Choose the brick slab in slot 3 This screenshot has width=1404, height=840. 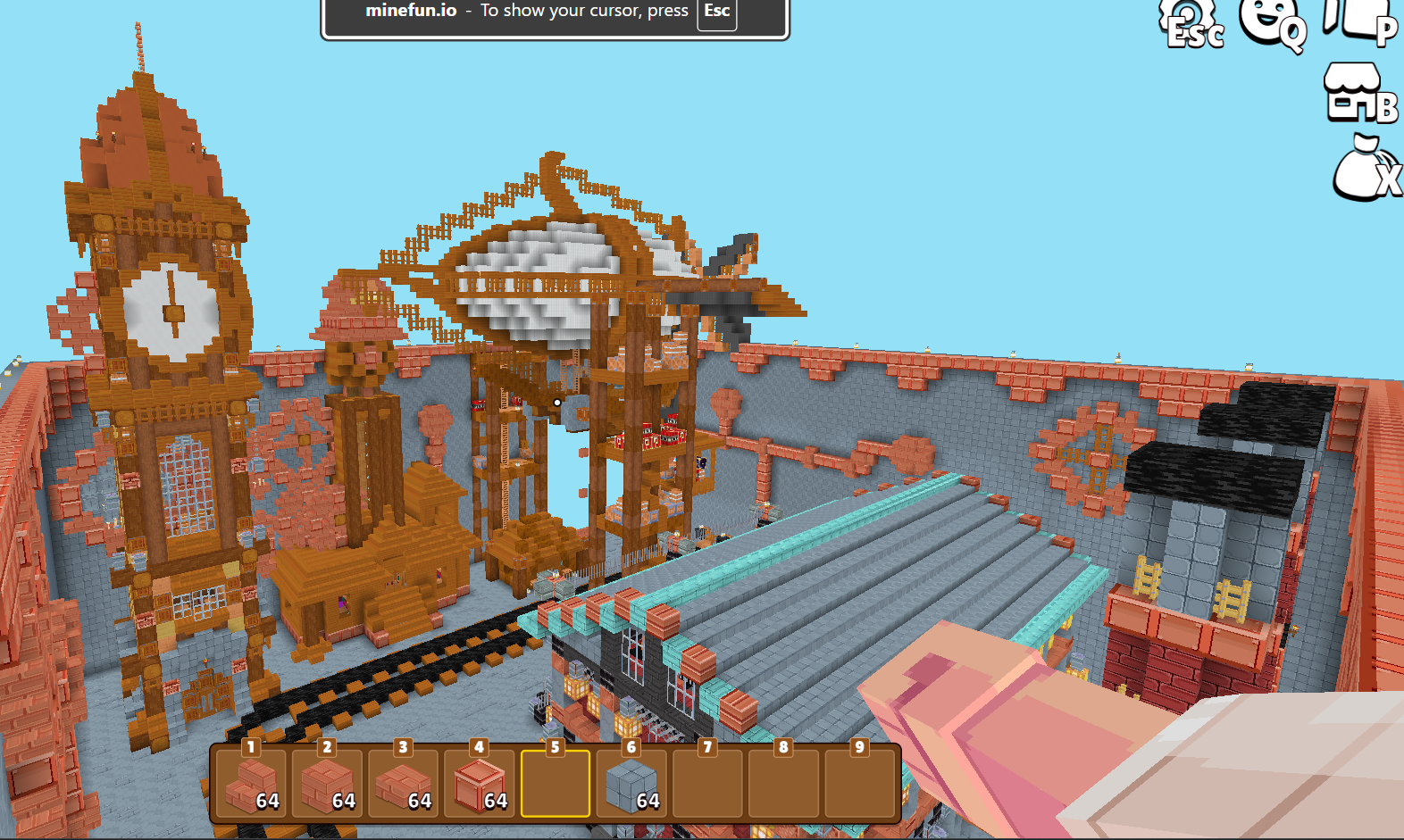click(x=403, y=784)
